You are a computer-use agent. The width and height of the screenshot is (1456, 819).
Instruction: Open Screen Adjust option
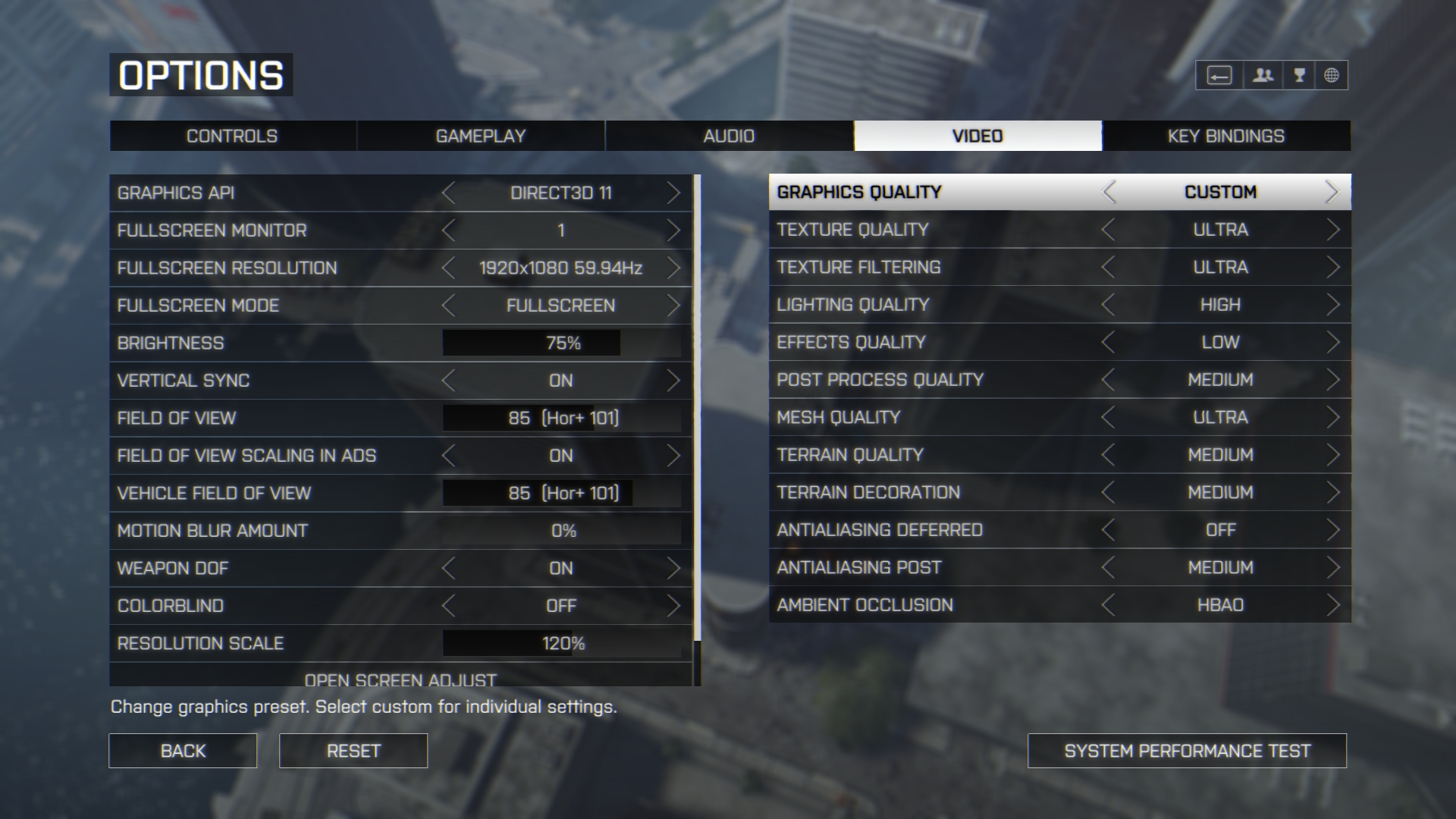click(400, 678)
